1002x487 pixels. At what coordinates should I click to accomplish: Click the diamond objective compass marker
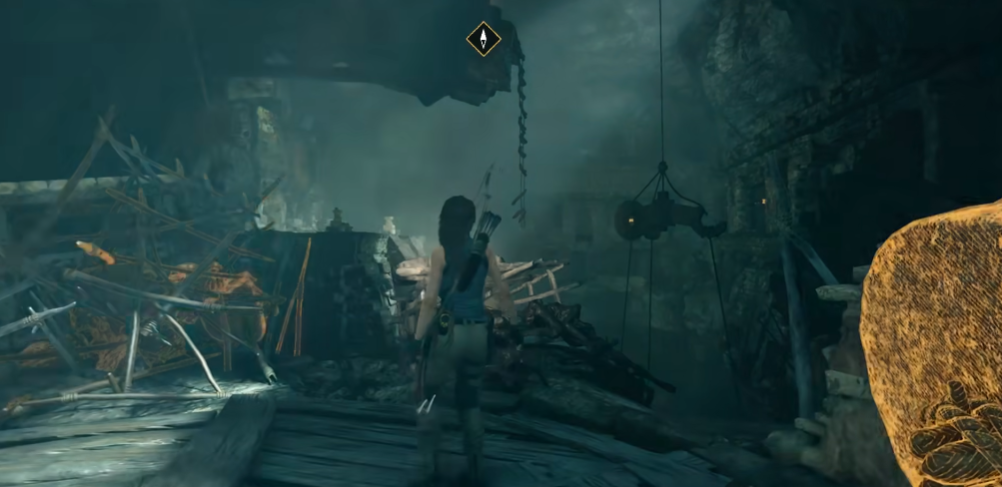coord(484,39)
